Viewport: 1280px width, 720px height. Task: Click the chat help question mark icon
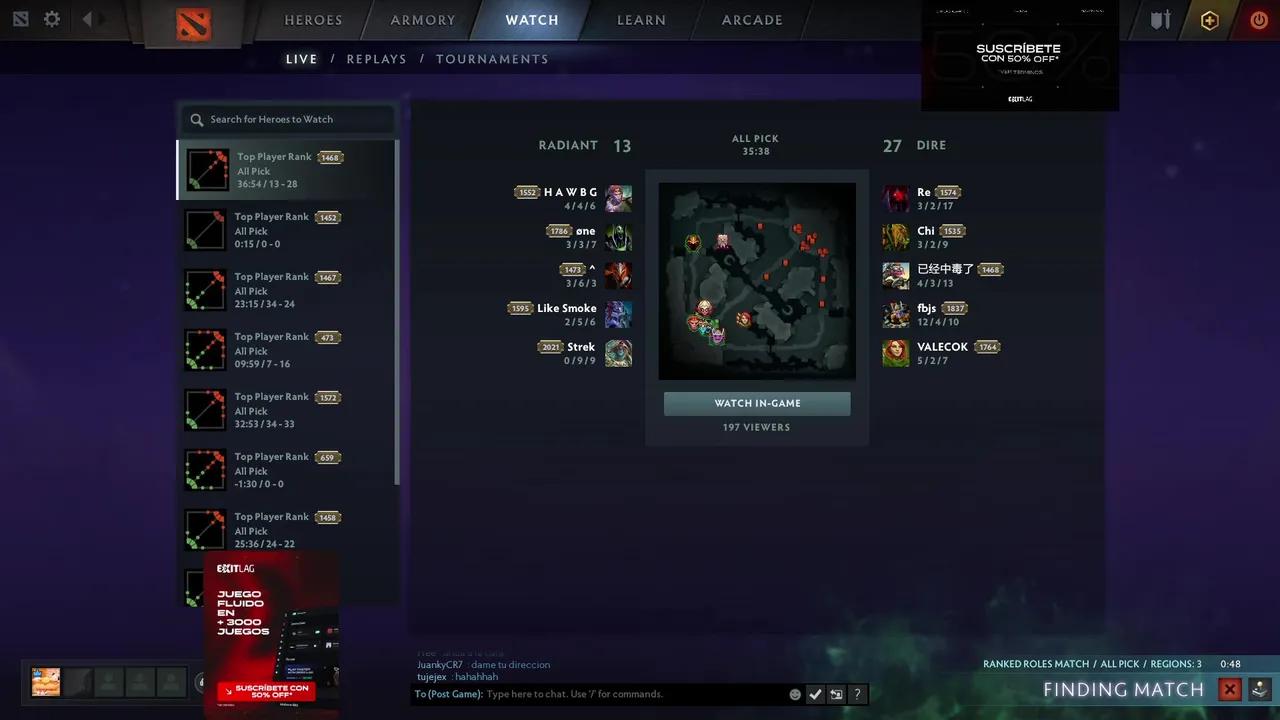pos(857,694)
